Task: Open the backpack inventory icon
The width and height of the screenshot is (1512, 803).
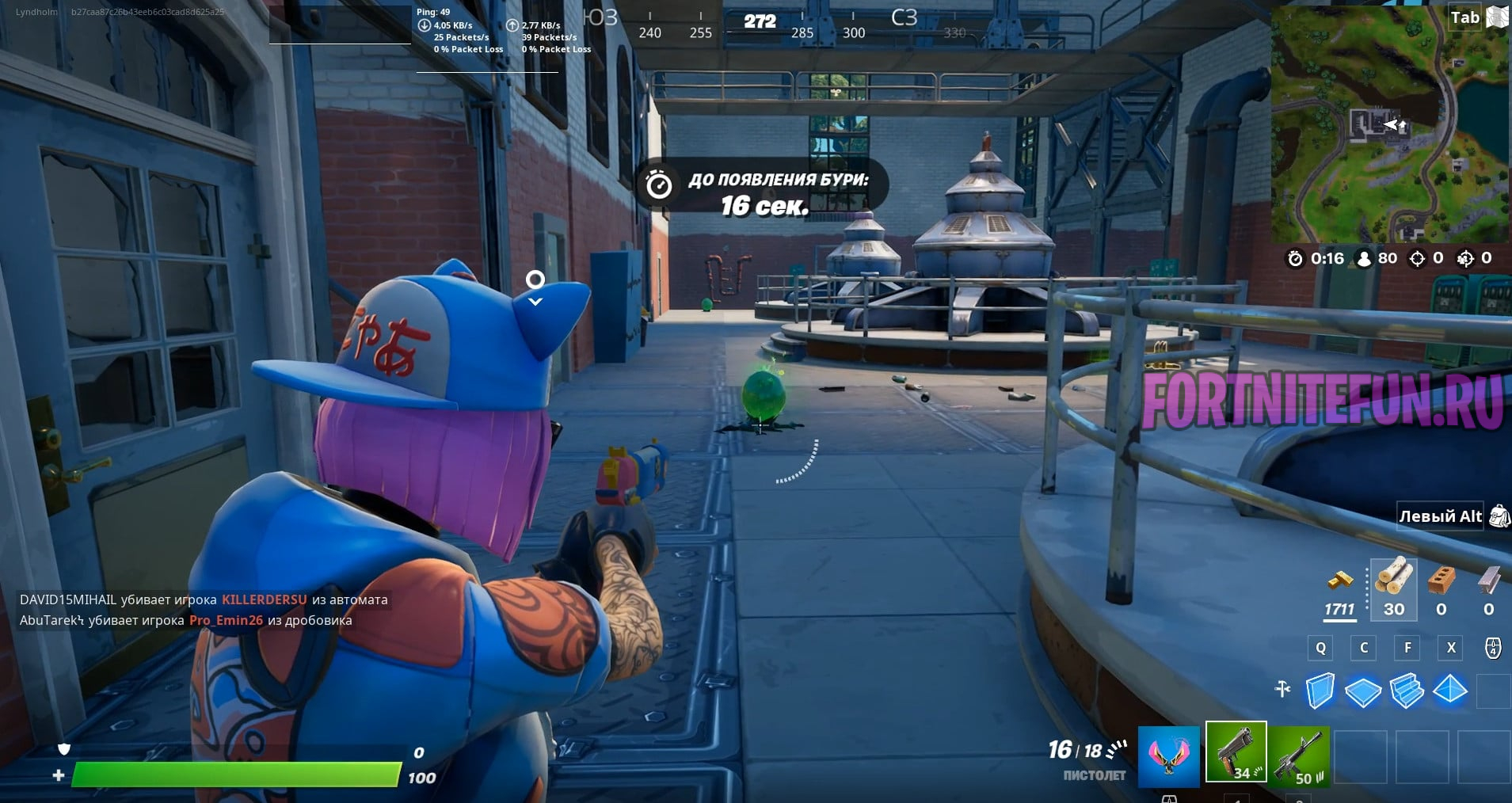Action: (1498, 516)
